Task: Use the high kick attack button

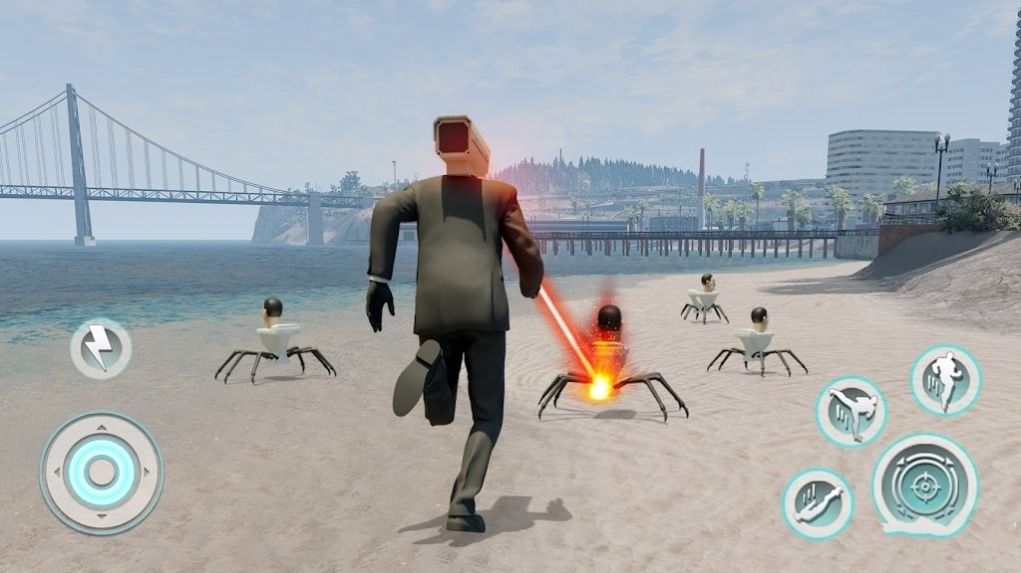Action: pos(851,411)
